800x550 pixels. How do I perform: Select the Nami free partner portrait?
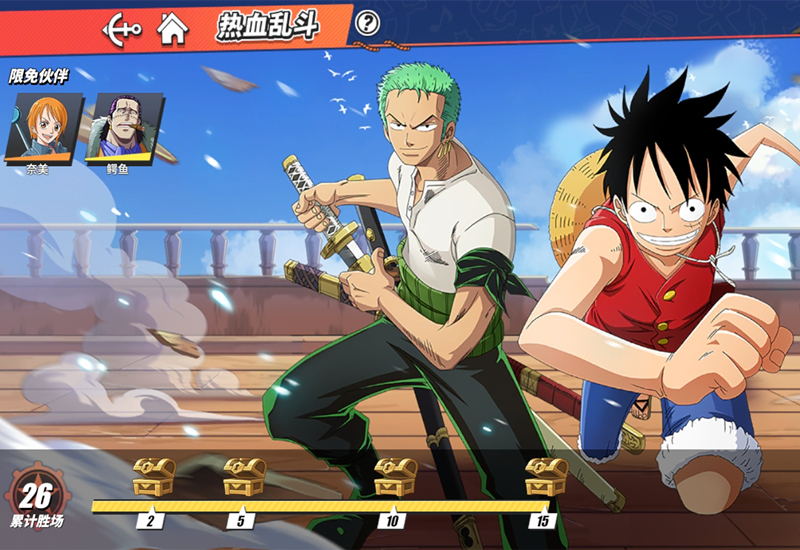tap(43, 127)
